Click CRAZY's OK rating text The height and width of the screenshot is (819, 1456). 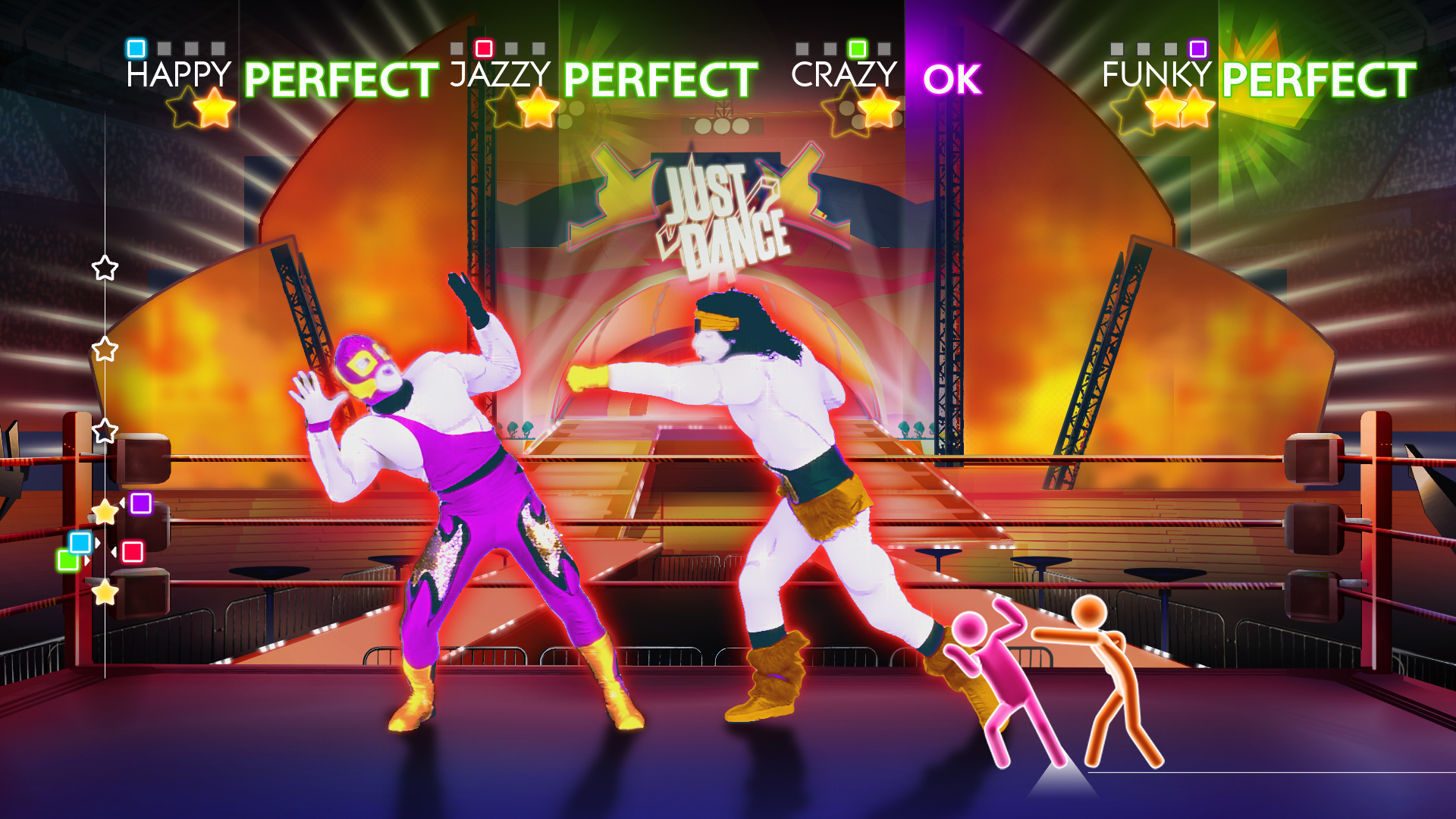point(954,80)
